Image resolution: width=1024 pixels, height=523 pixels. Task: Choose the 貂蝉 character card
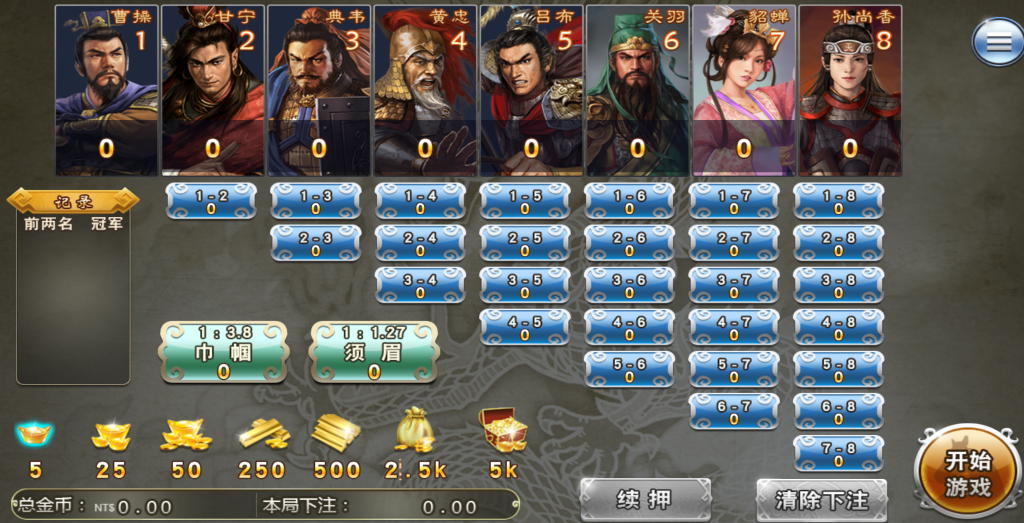click(x=743, y=90)
